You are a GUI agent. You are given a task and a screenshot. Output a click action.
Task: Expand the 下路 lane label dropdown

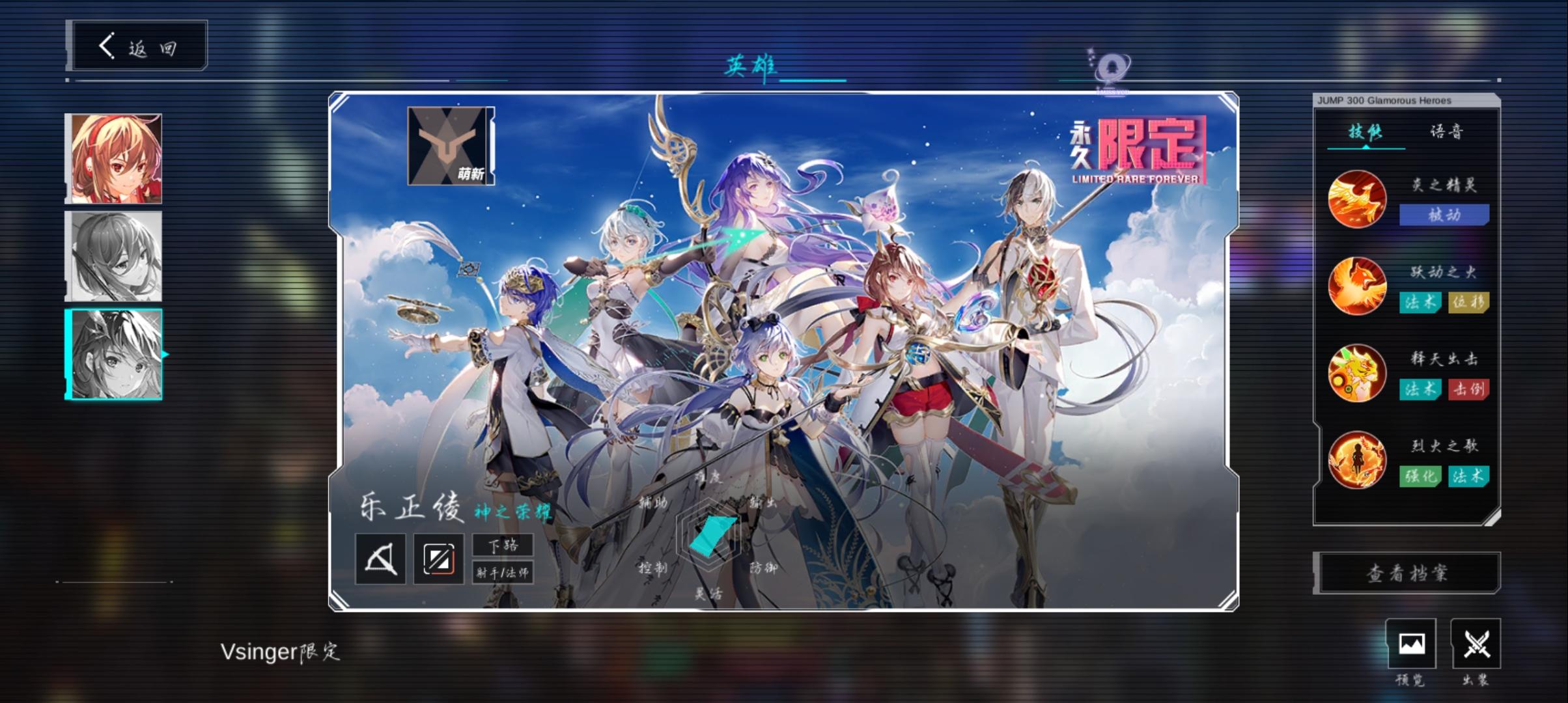(505, 545)
